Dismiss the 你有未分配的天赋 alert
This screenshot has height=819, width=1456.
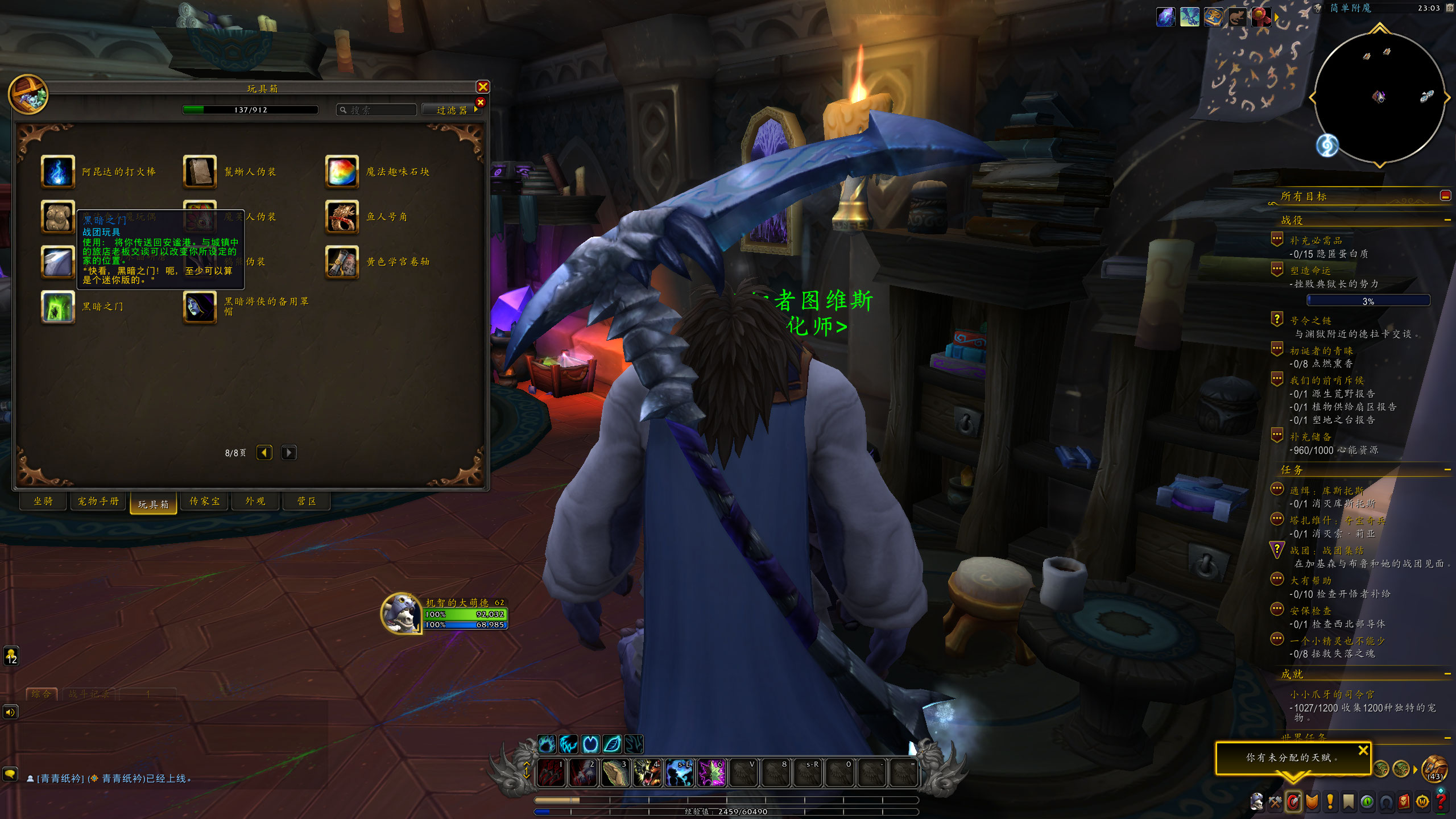pos(1363,750)
